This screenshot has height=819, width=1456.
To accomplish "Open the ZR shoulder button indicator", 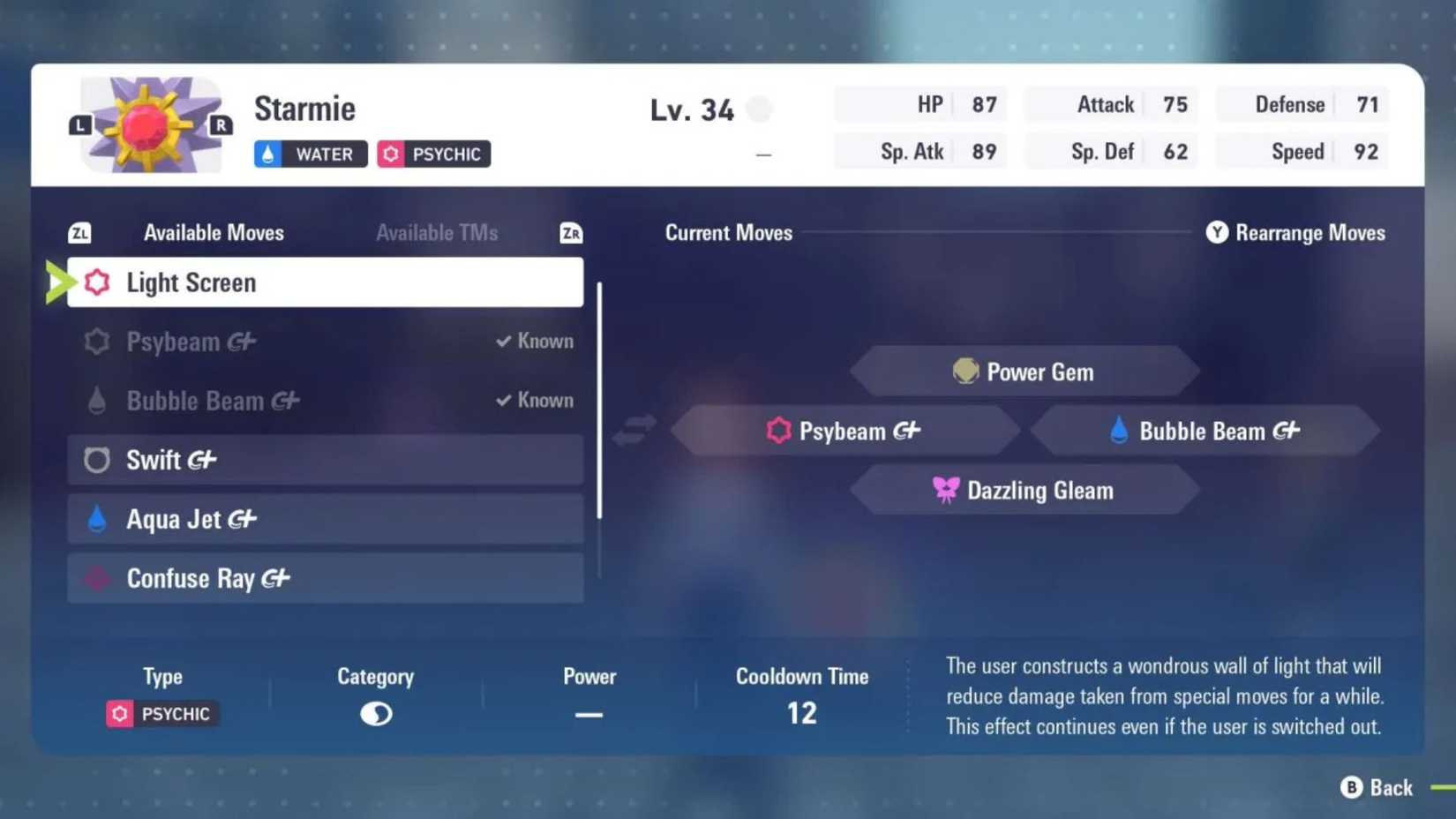I will pyautogui.click(x=570, y=232).
